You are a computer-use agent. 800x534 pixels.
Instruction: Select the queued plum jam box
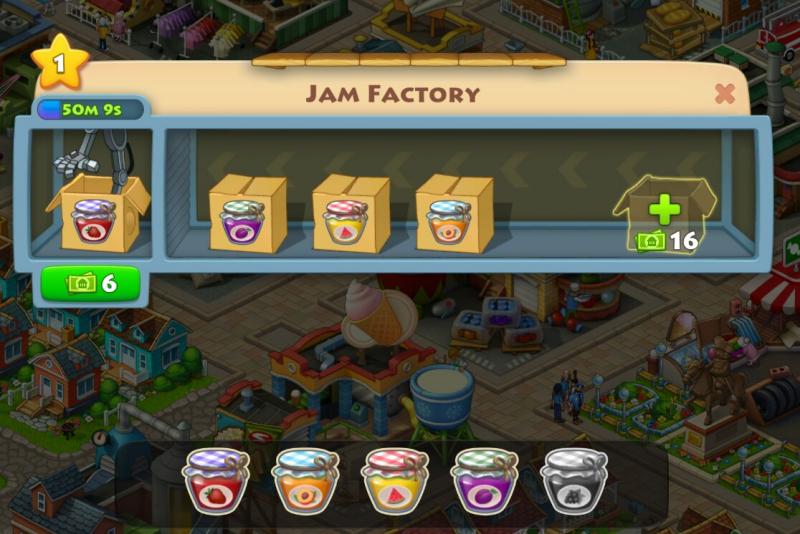(246, 214)
